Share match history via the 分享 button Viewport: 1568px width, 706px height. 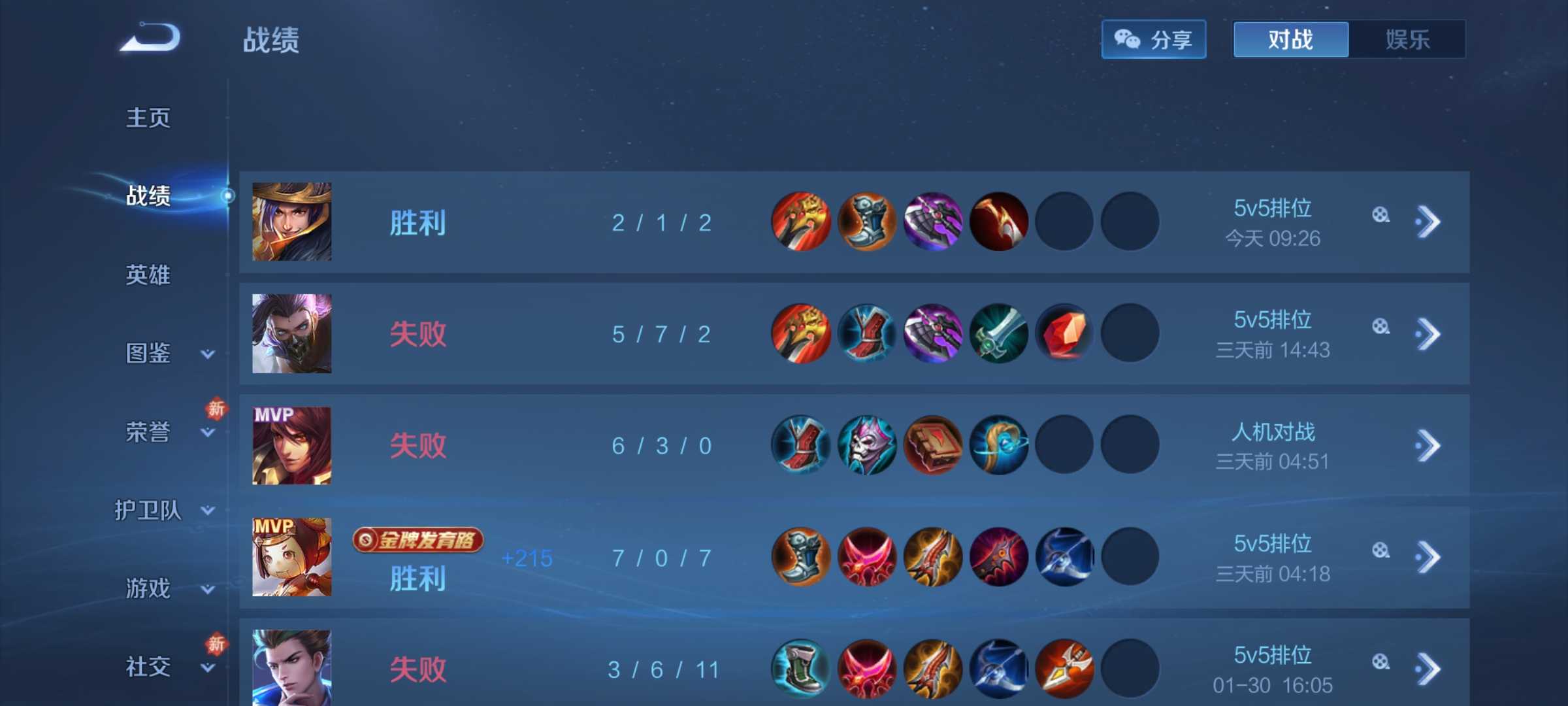coord(1153,40)
